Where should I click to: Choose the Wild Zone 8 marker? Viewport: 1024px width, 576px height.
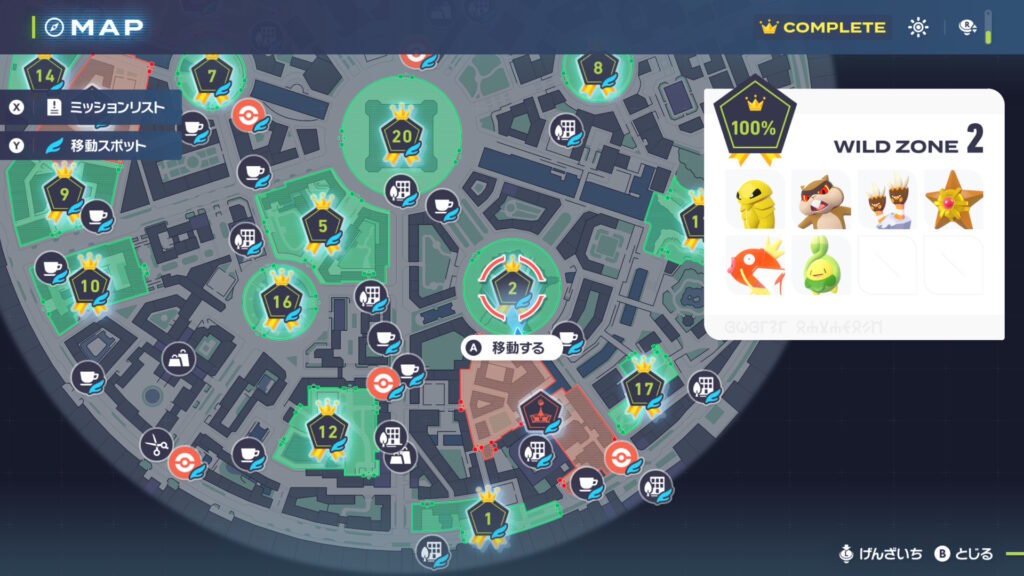(598, 70)
